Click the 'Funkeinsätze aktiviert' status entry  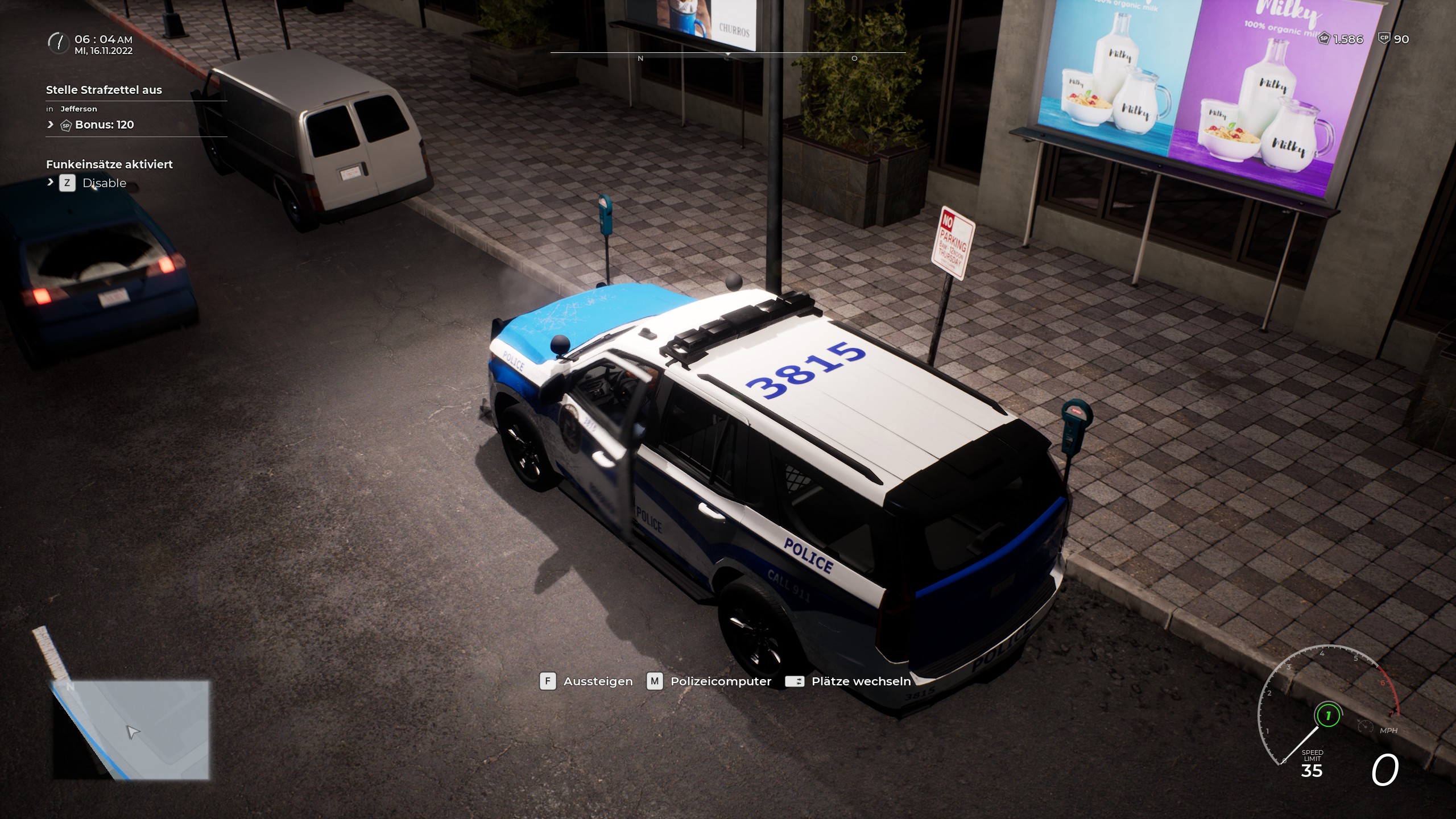tap(109, 164)
